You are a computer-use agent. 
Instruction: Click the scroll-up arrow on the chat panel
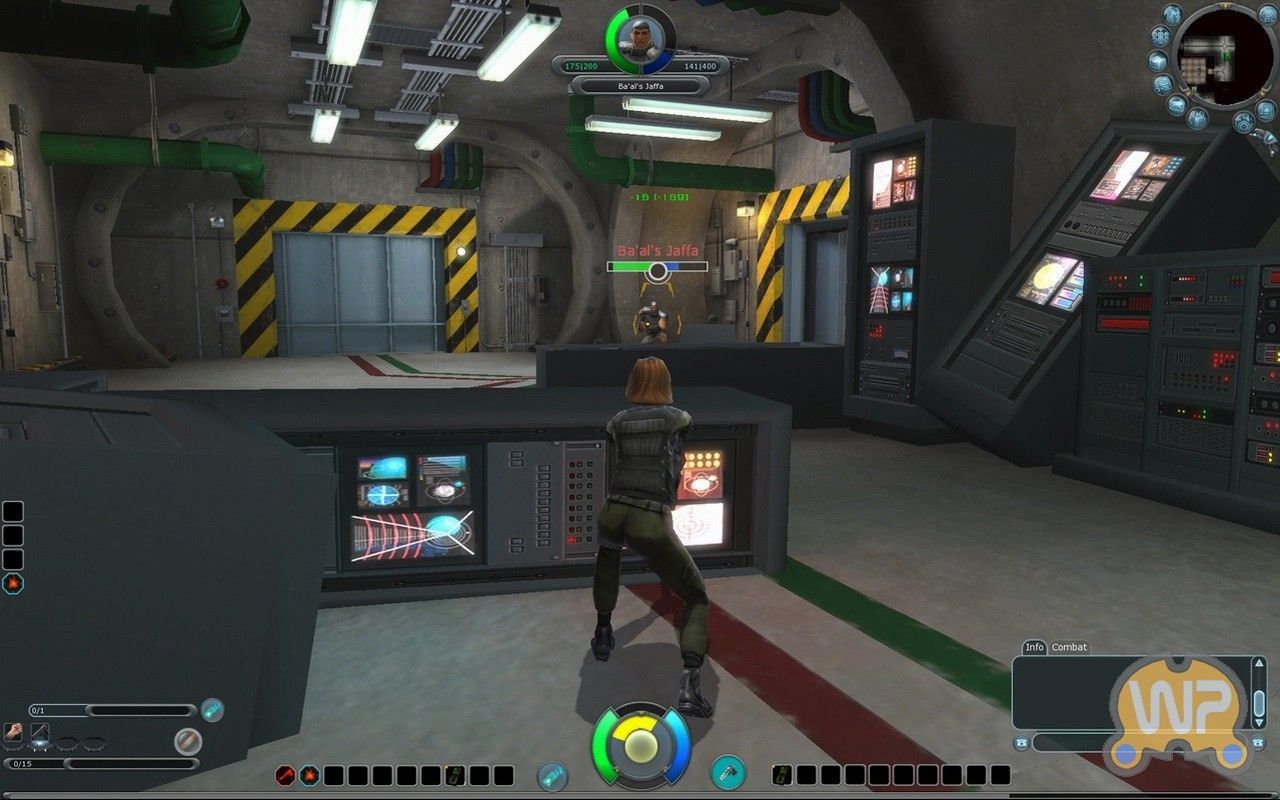point(1259,663)
